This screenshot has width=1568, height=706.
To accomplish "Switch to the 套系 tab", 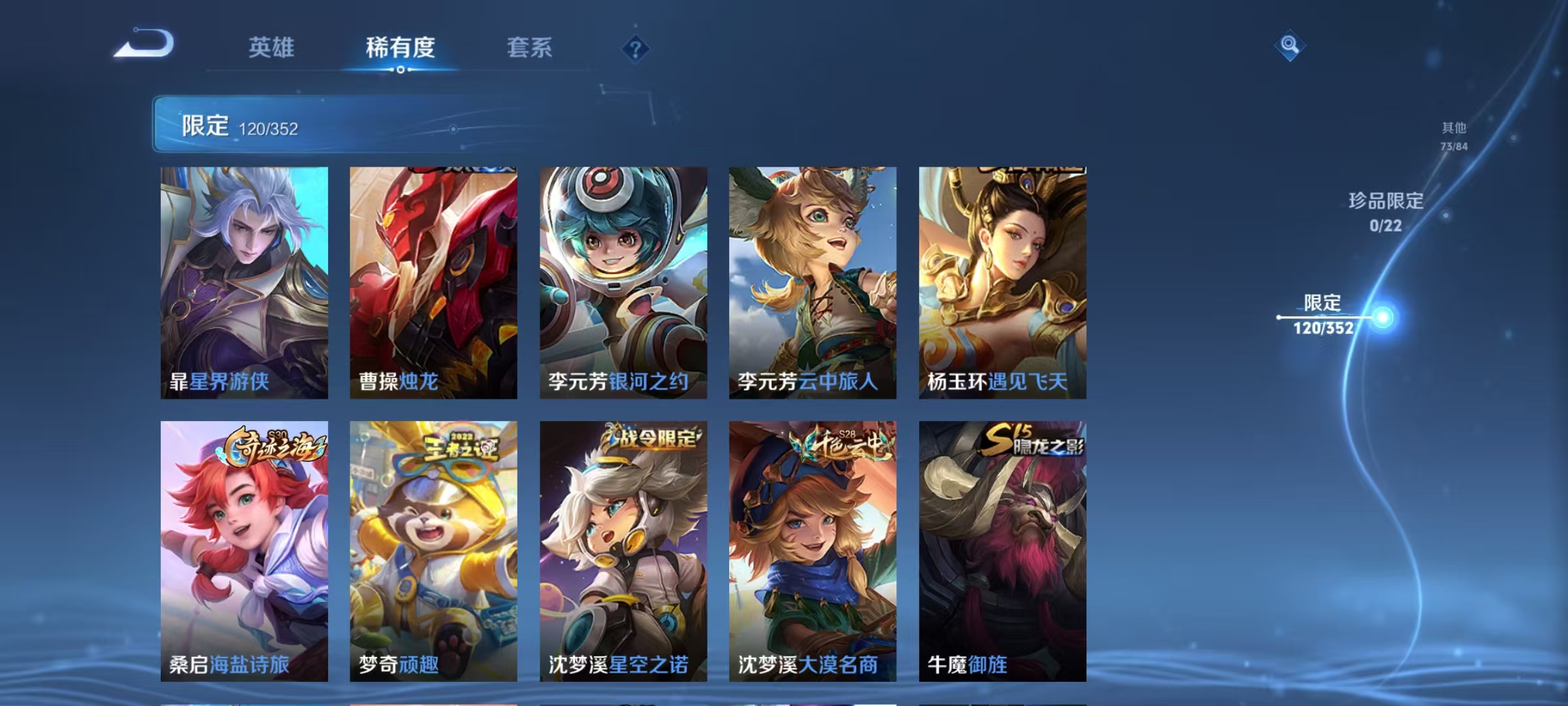I will click(x=531, y=47).
